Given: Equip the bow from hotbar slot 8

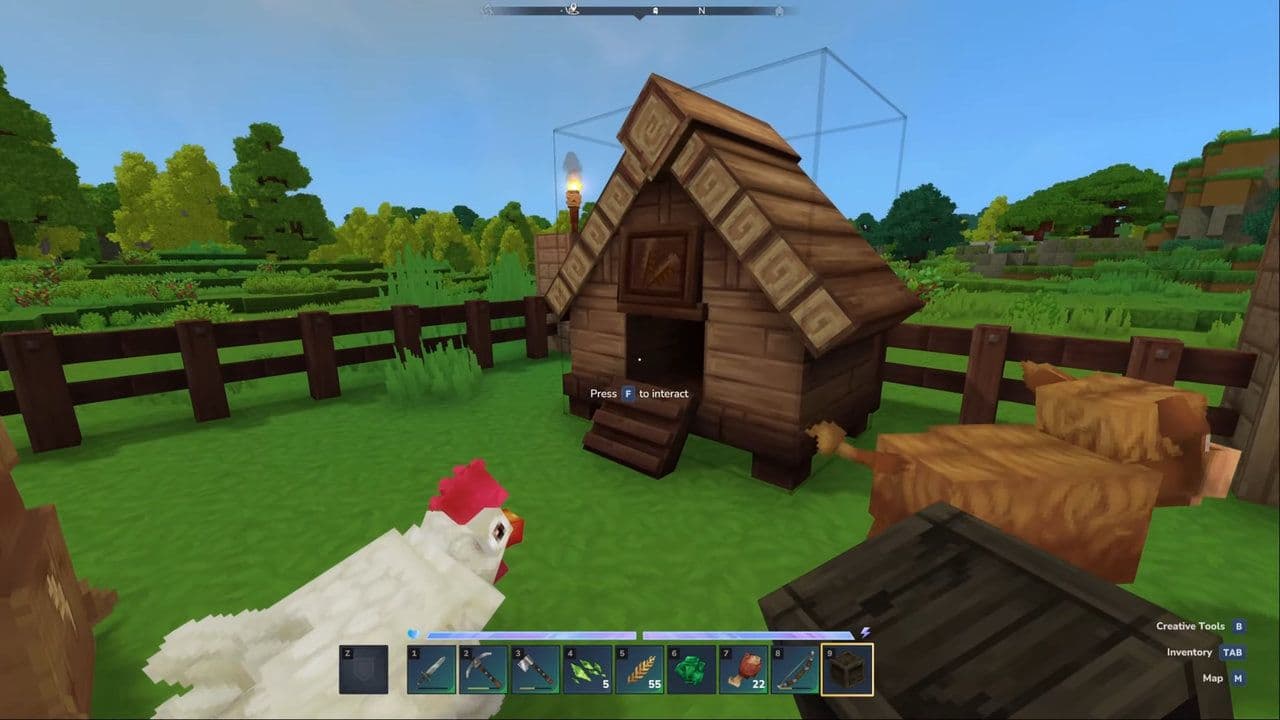Looking at the screenshot, I should tap(795, 669).
